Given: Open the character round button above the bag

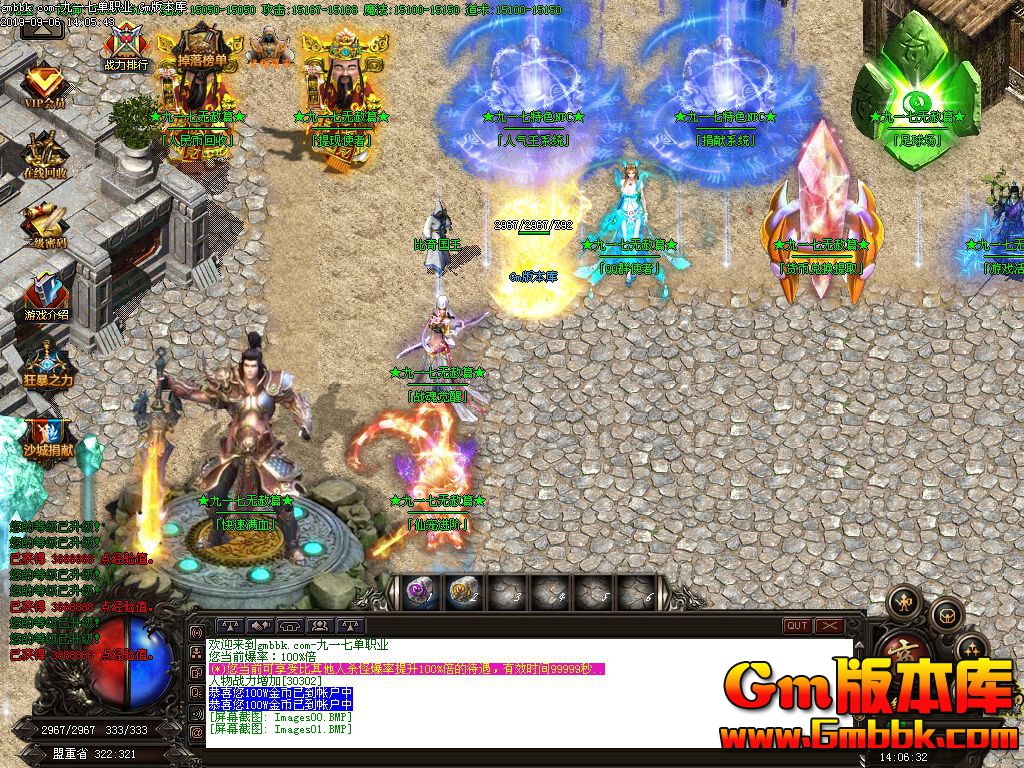Looking at the screenshot, I should click(x=906, y=601).
